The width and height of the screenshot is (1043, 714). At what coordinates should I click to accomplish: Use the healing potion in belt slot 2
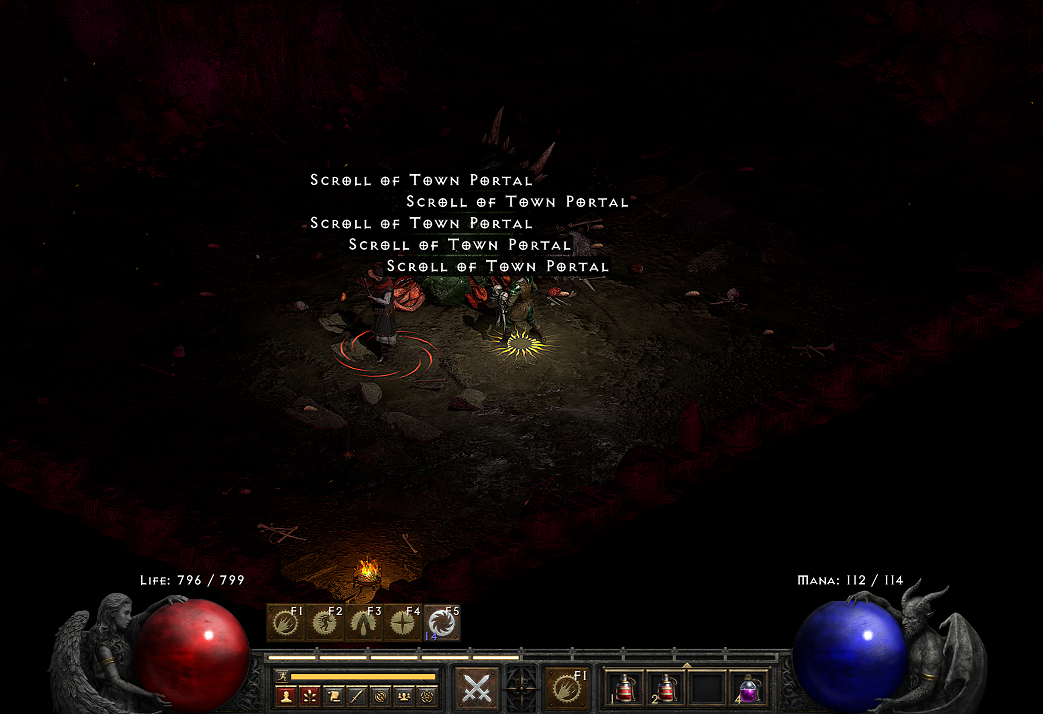tap(667, 688)
